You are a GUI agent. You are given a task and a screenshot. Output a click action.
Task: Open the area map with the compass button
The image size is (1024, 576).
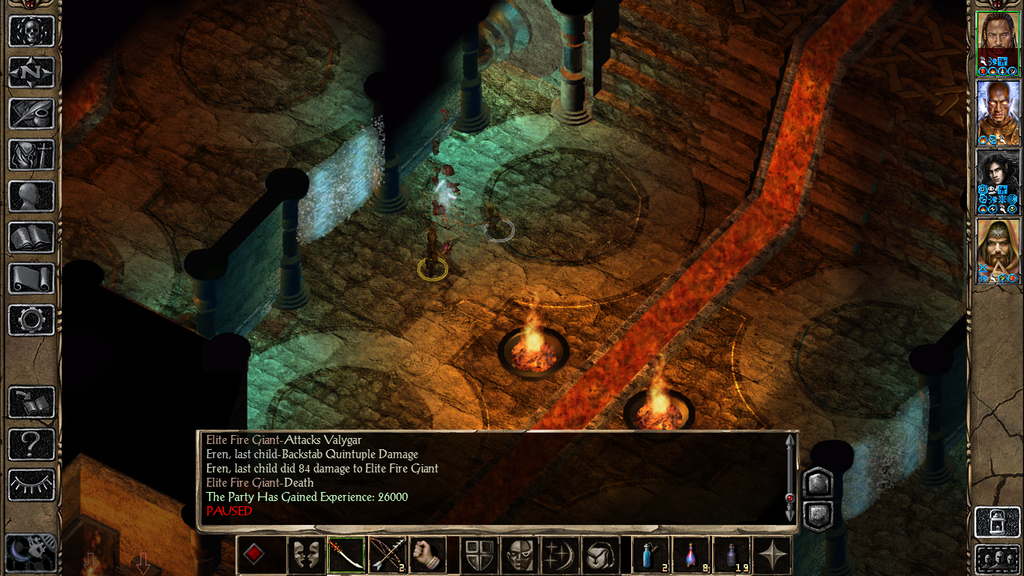click(31, 71)
